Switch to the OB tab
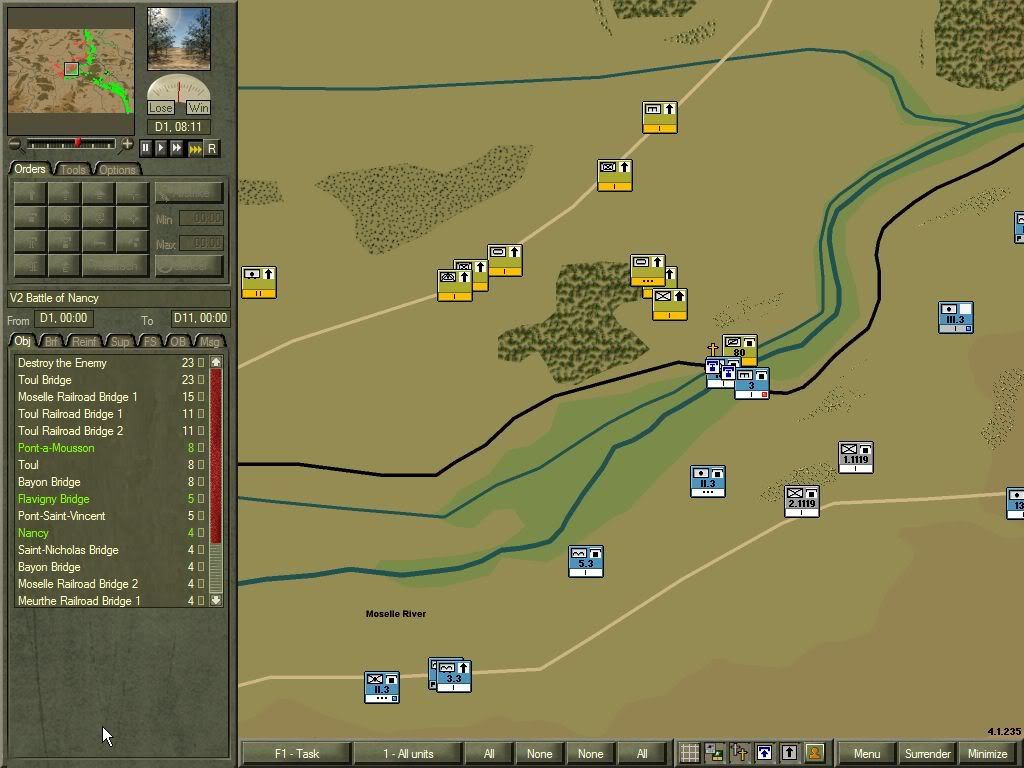Screen dimensions: 1024x768 pyautogui.click(x=178, y=342)
